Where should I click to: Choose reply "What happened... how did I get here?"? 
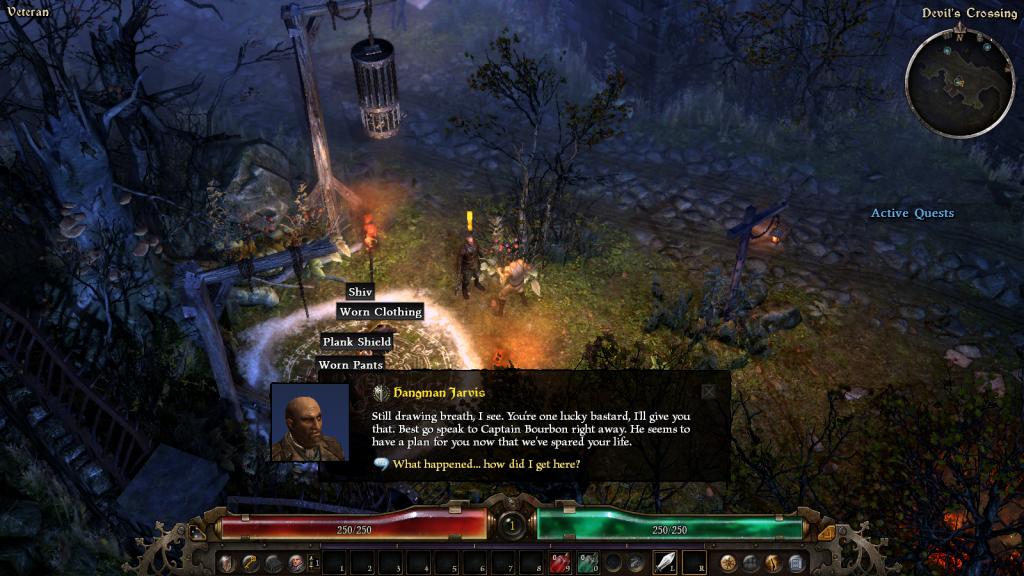[486, 464]
